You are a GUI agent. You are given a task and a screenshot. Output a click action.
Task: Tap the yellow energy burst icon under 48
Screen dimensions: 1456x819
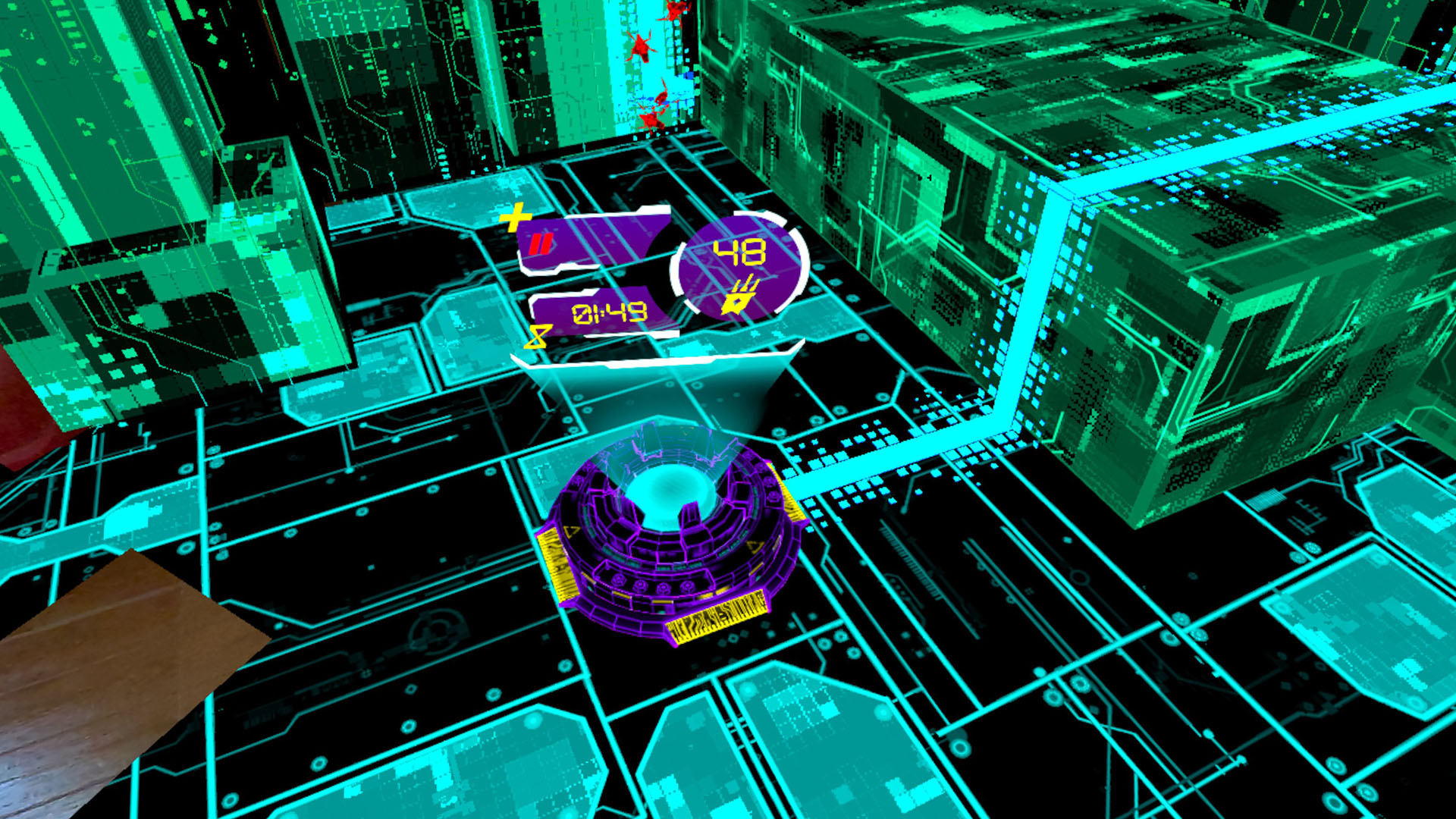point(741,298)
